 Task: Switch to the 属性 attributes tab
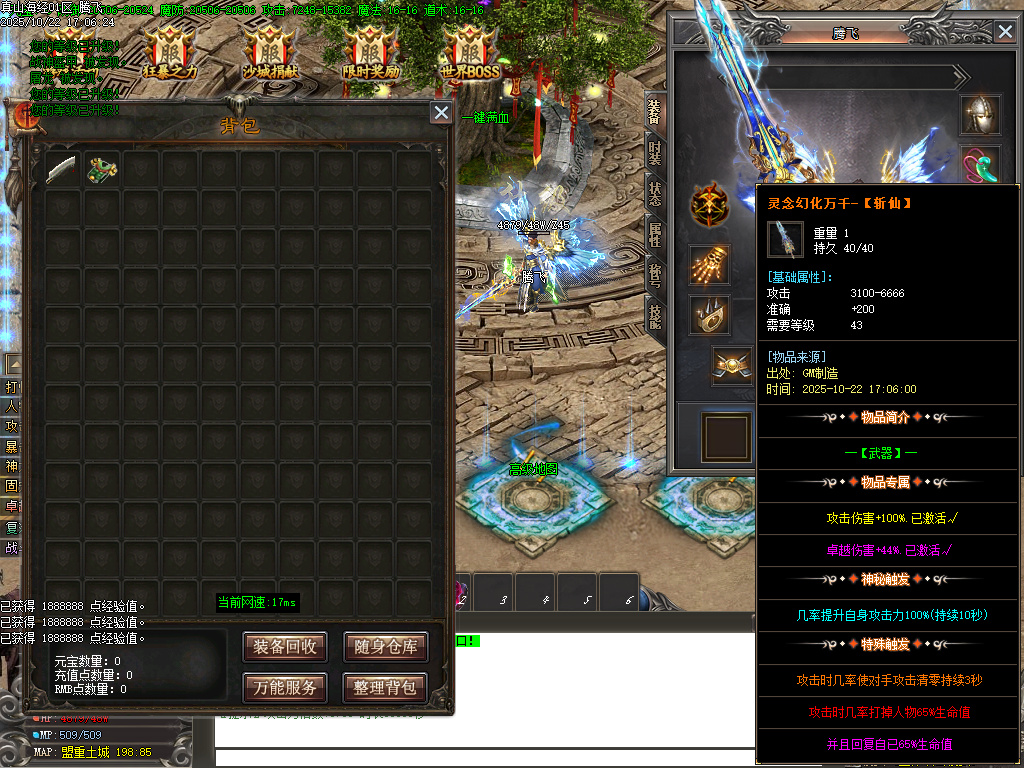(654, 234)
